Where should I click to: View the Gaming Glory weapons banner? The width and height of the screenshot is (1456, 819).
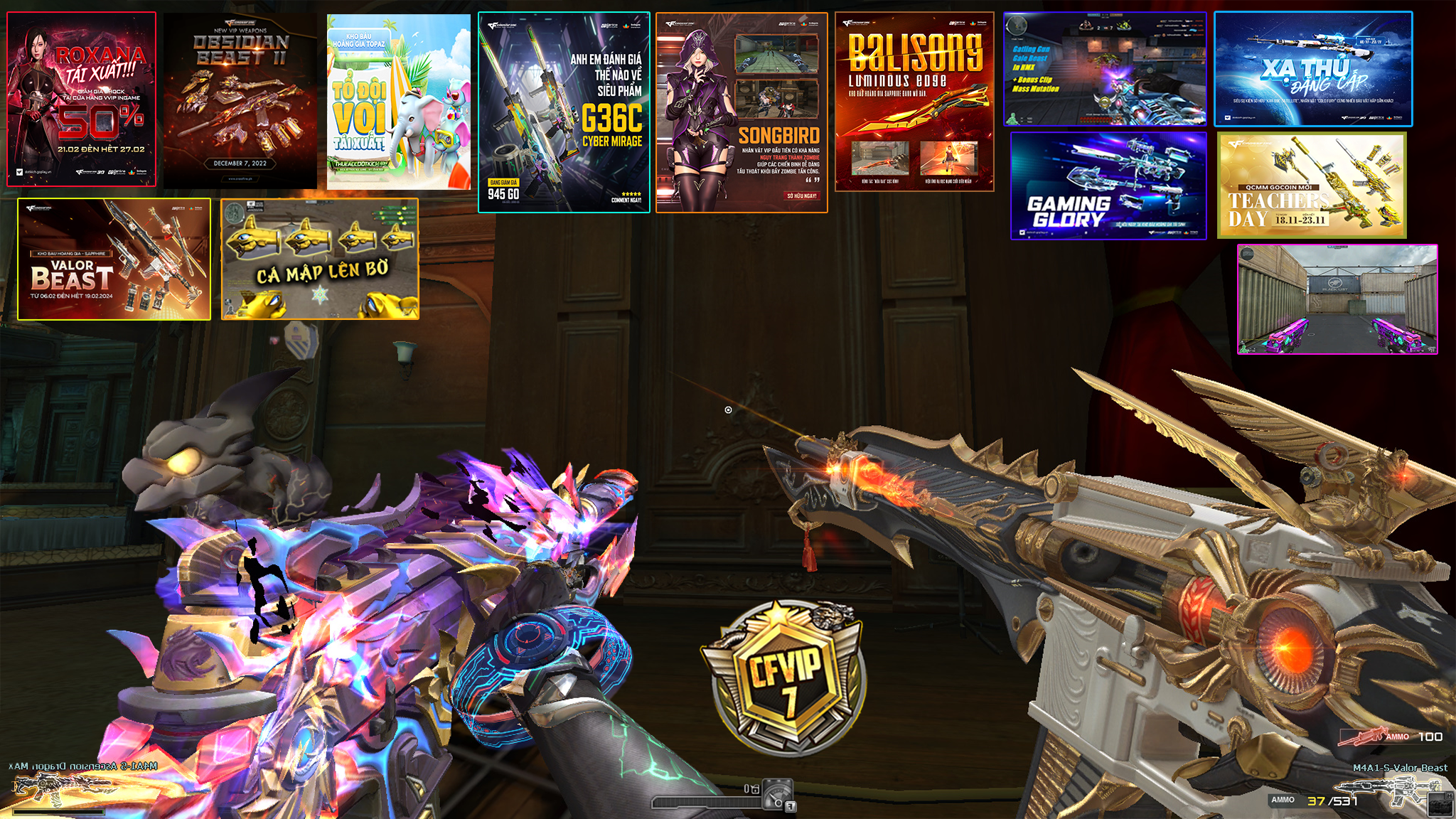click(x=1108, y=186)
